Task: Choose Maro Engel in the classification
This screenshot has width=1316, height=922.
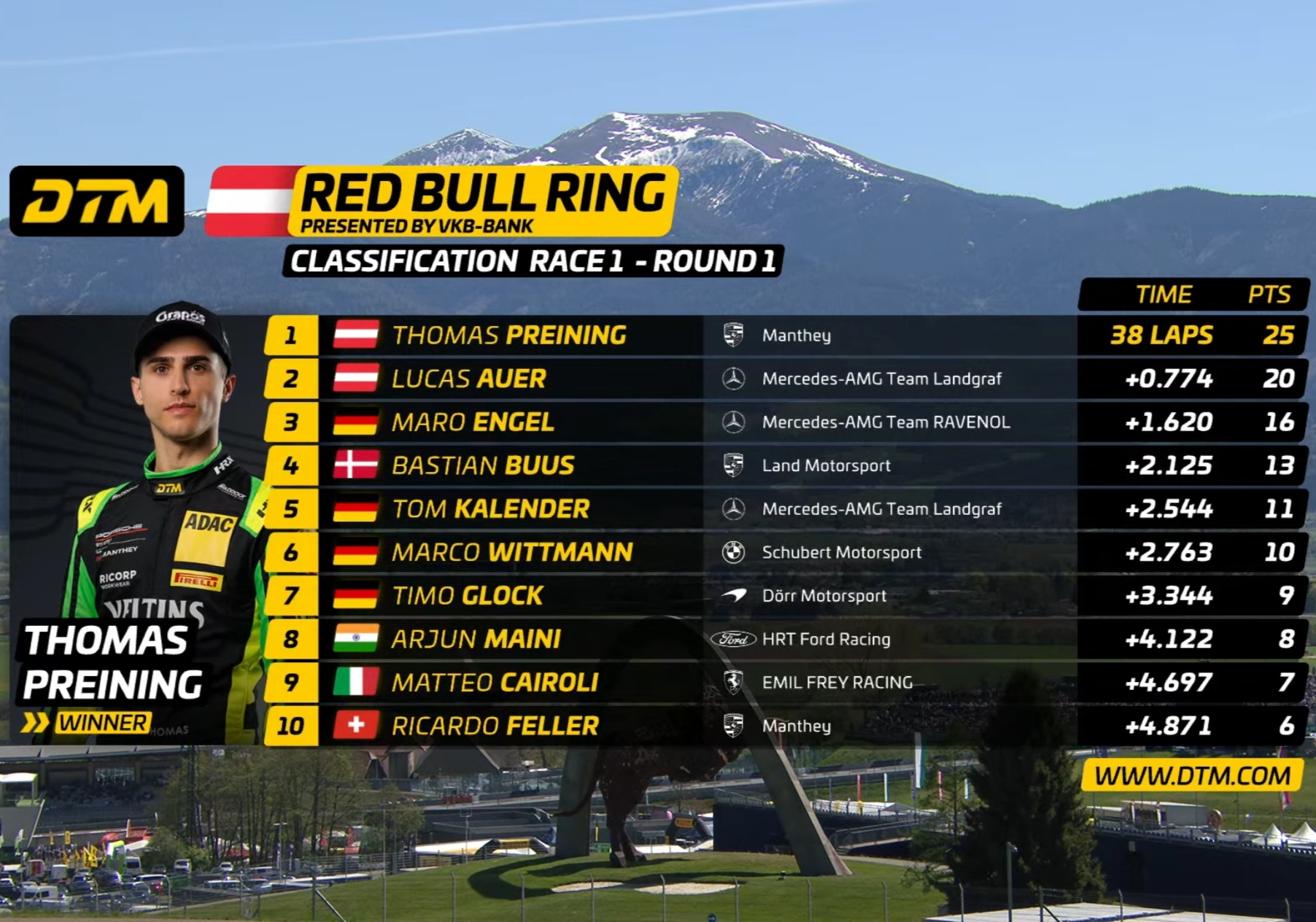Action: [x=473, y=422]
